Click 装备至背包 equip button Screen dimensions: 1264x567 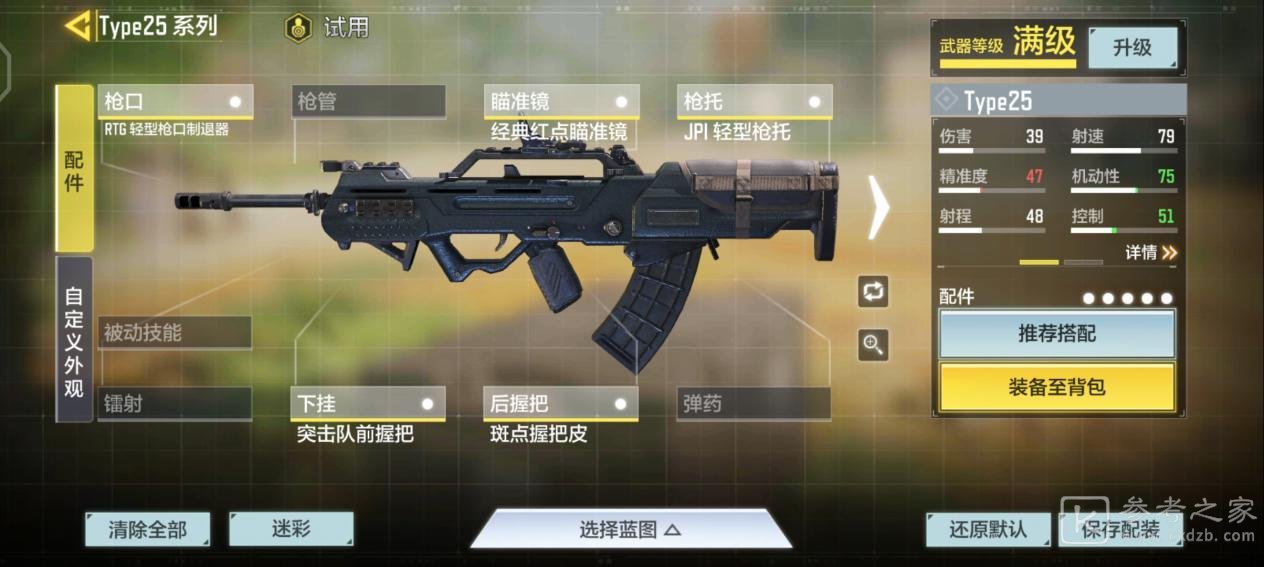[1057, 387]
